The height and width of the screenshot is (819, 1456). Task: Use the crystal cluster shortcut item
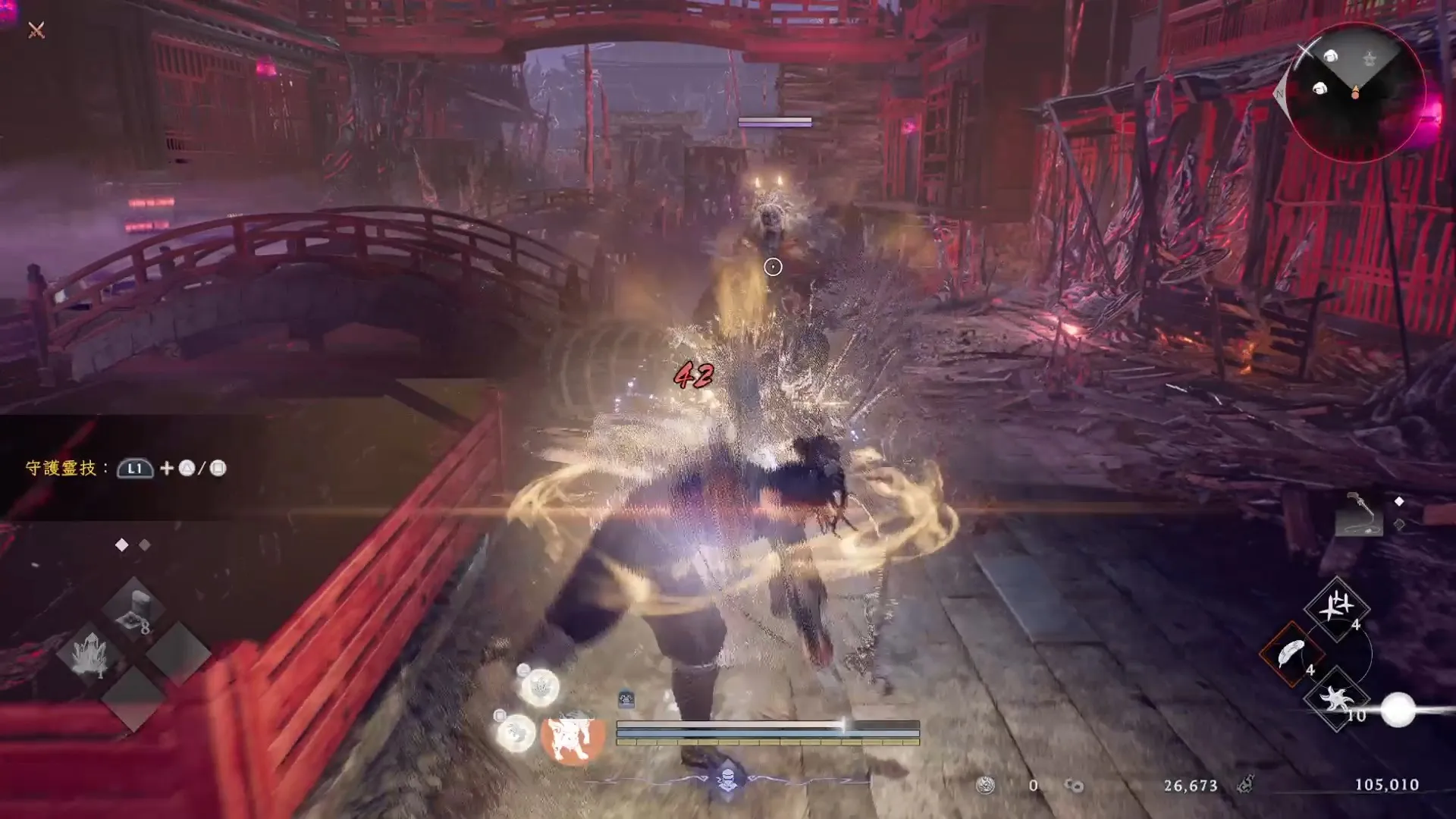point(90,654)
